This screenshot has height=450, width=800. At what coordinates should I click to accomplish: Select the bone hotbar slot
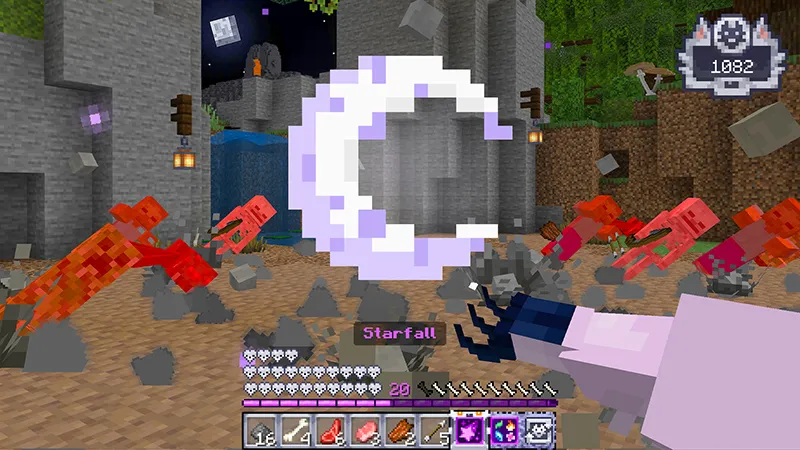point(295,431)
